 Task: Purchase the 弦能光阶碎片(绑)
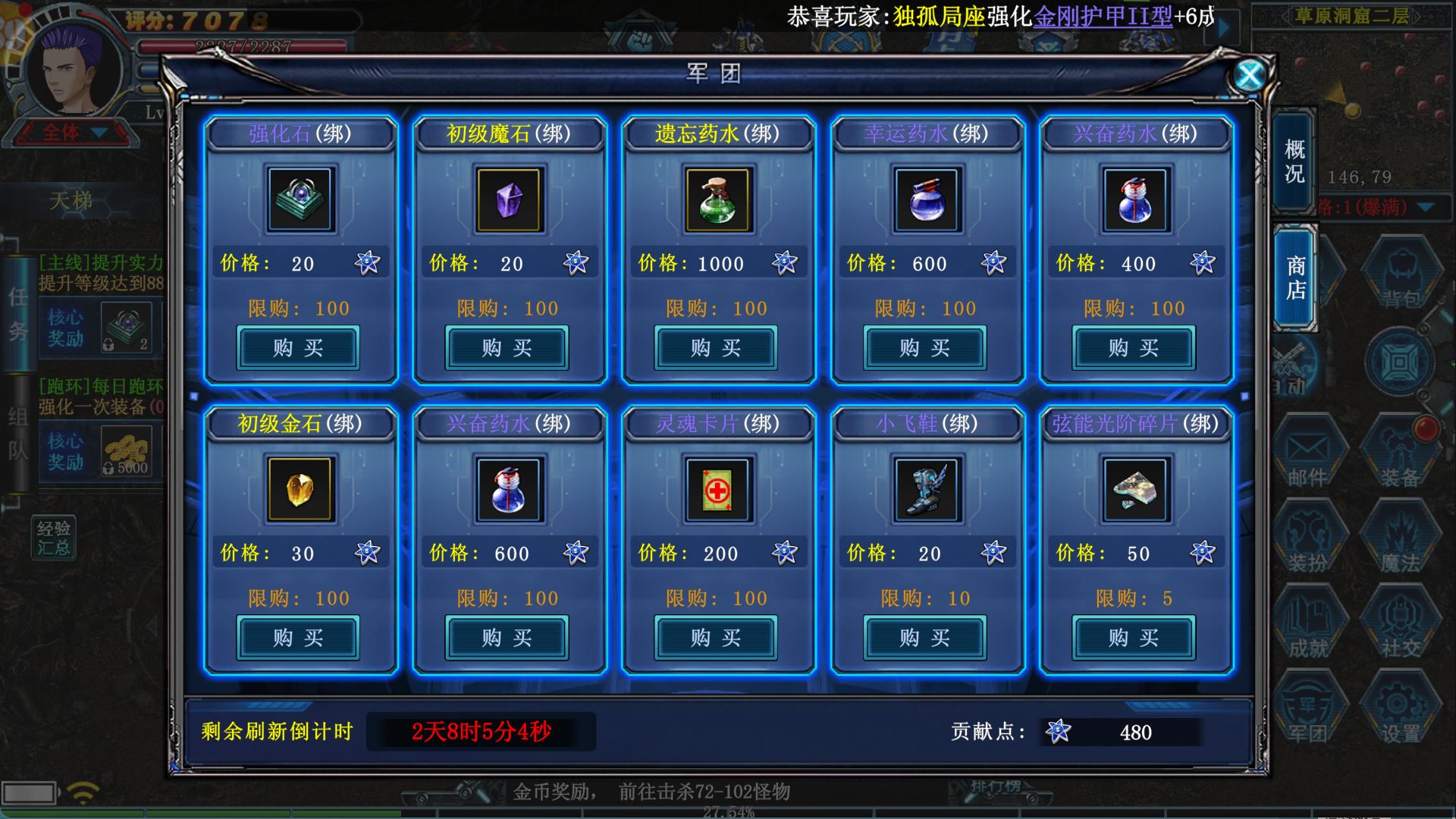coord(1134,638)
